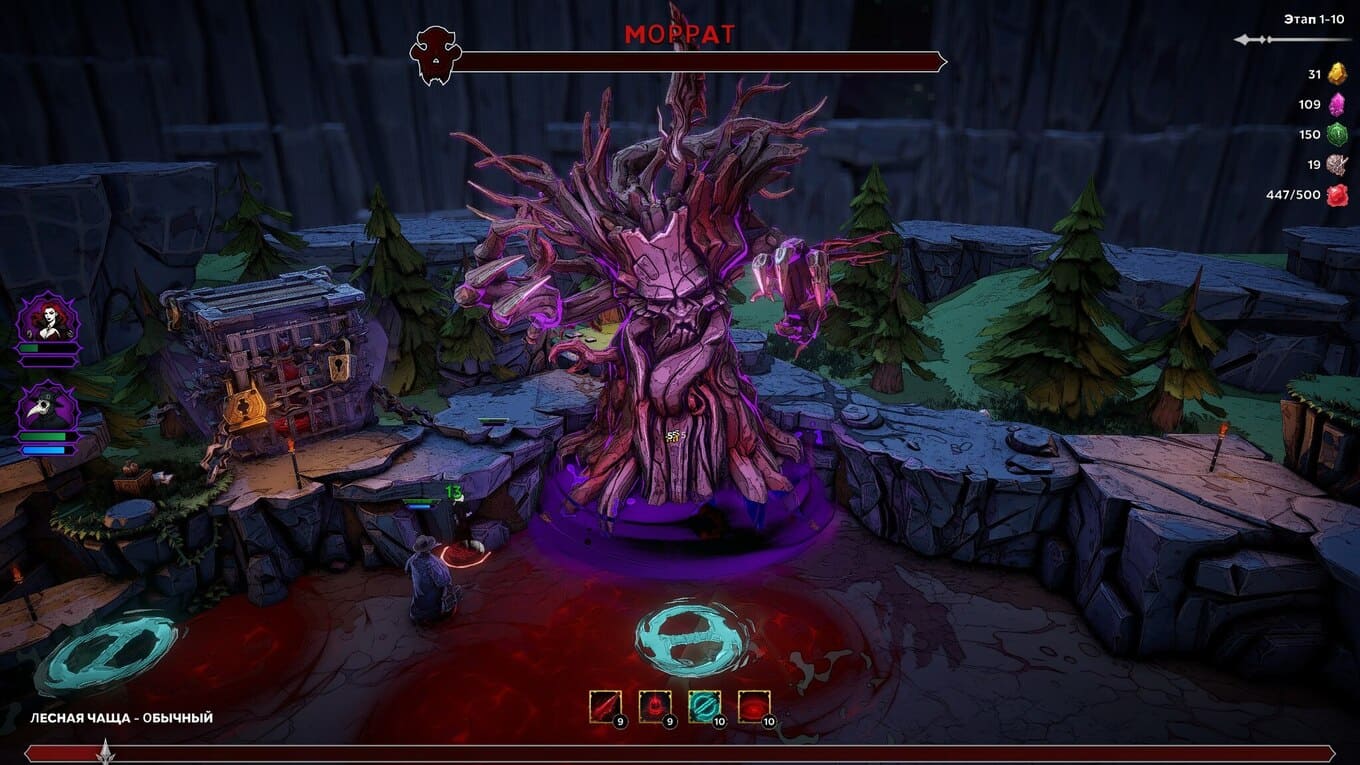The image size is (1360, 765).
Task: Activate the red spike ability
Action: click(605, 706)
